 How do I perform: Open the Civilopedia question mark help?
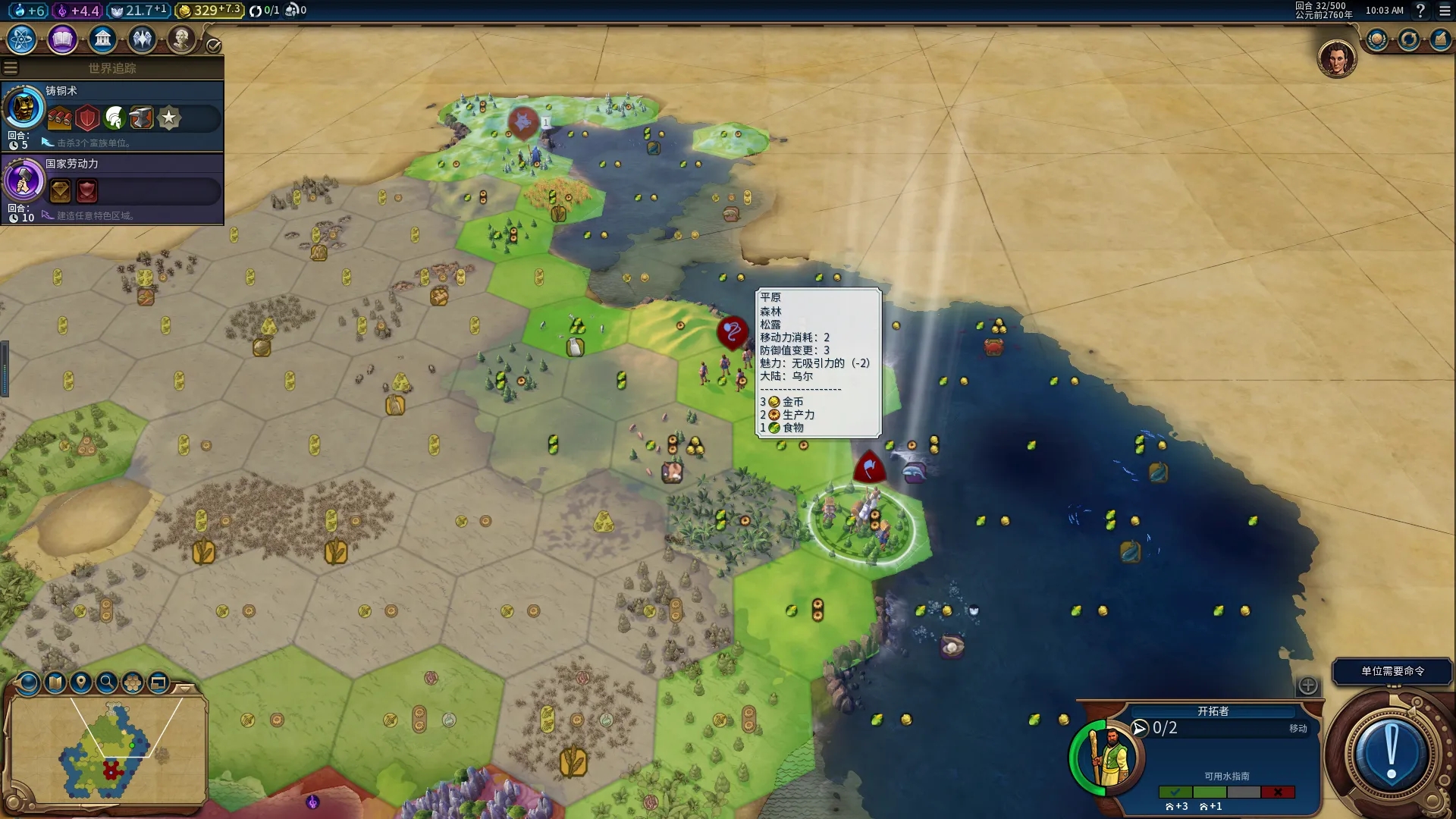(x=1420, y=11)
